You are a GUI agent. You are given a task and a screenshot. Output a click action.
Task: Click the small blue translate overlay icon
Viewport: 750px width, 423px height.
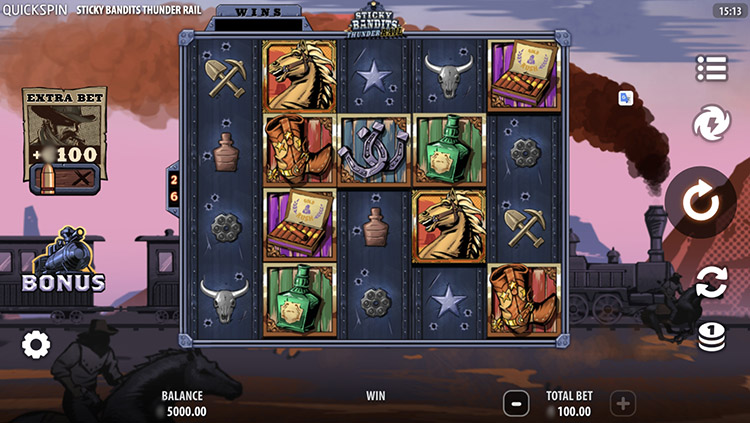pos(626,98)
